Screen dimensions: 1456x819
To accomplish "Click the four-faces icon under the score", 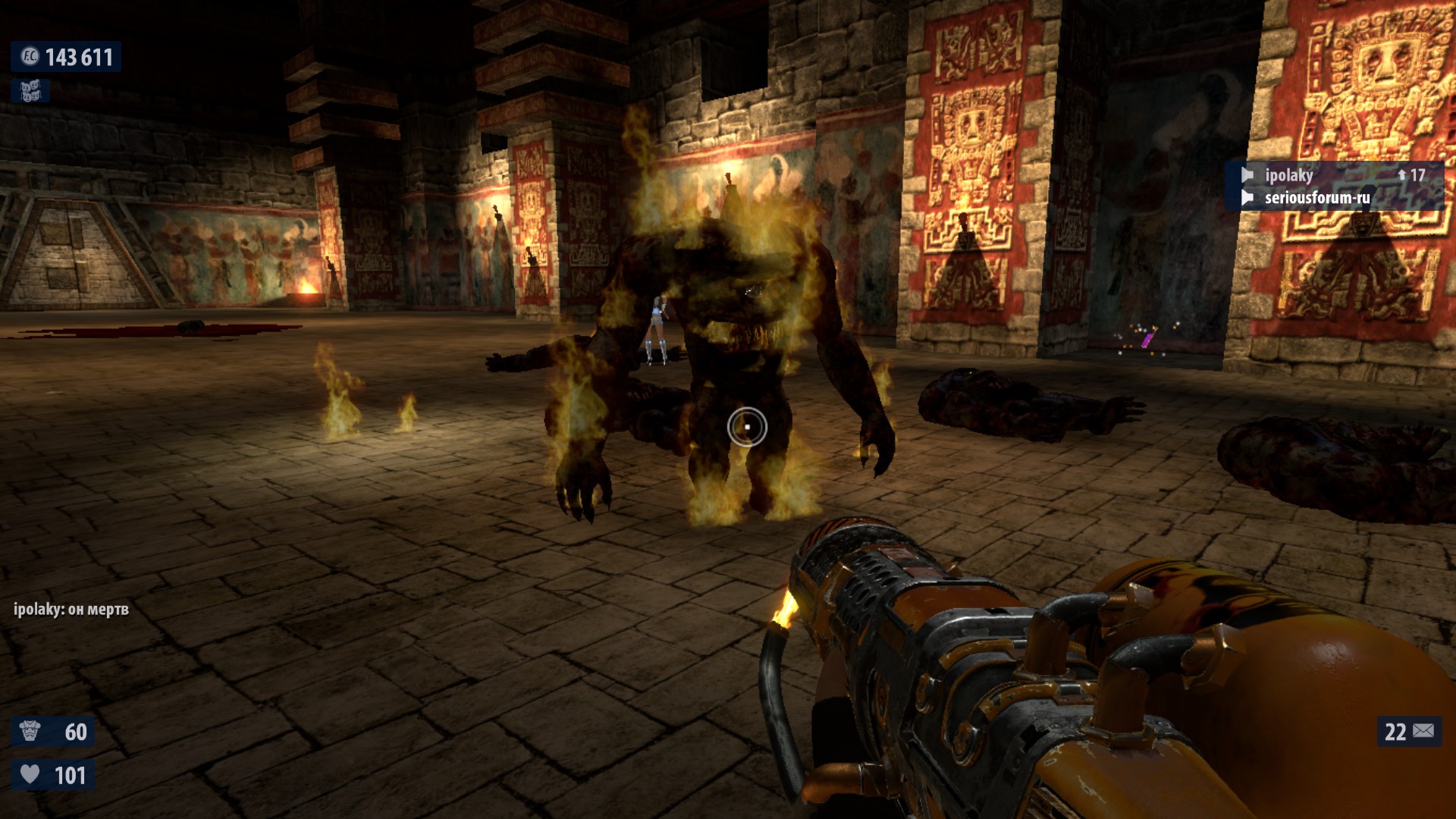I will coord(30,92).
